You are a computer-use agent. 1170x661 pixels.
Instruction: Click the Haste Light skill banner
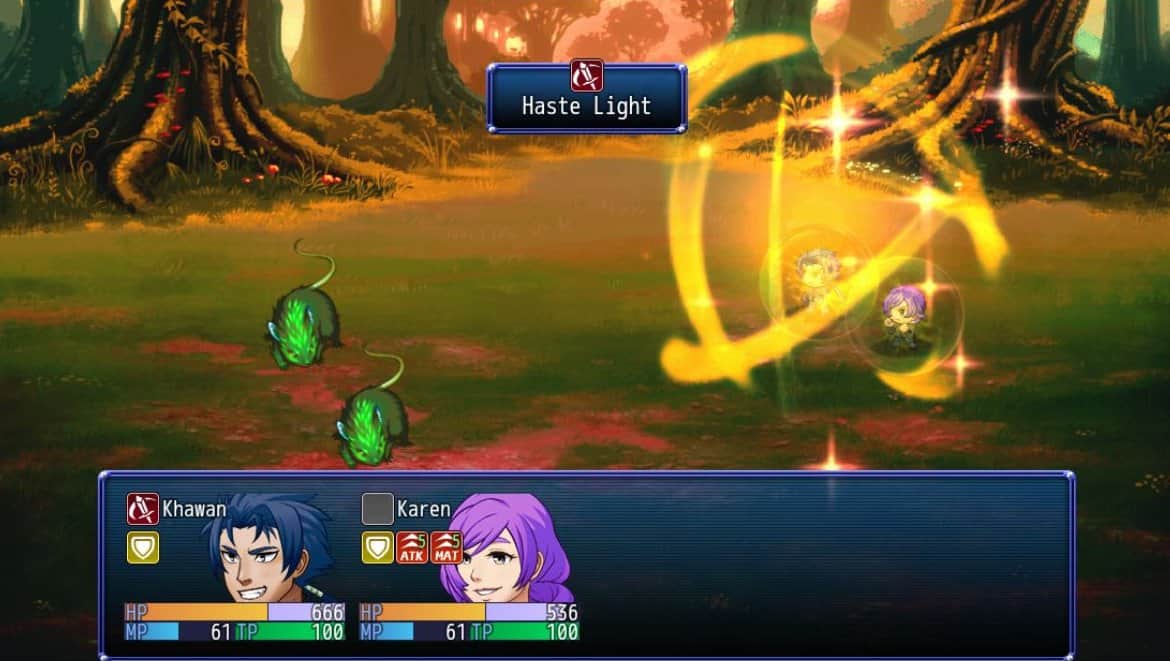[x=587, y=98]
